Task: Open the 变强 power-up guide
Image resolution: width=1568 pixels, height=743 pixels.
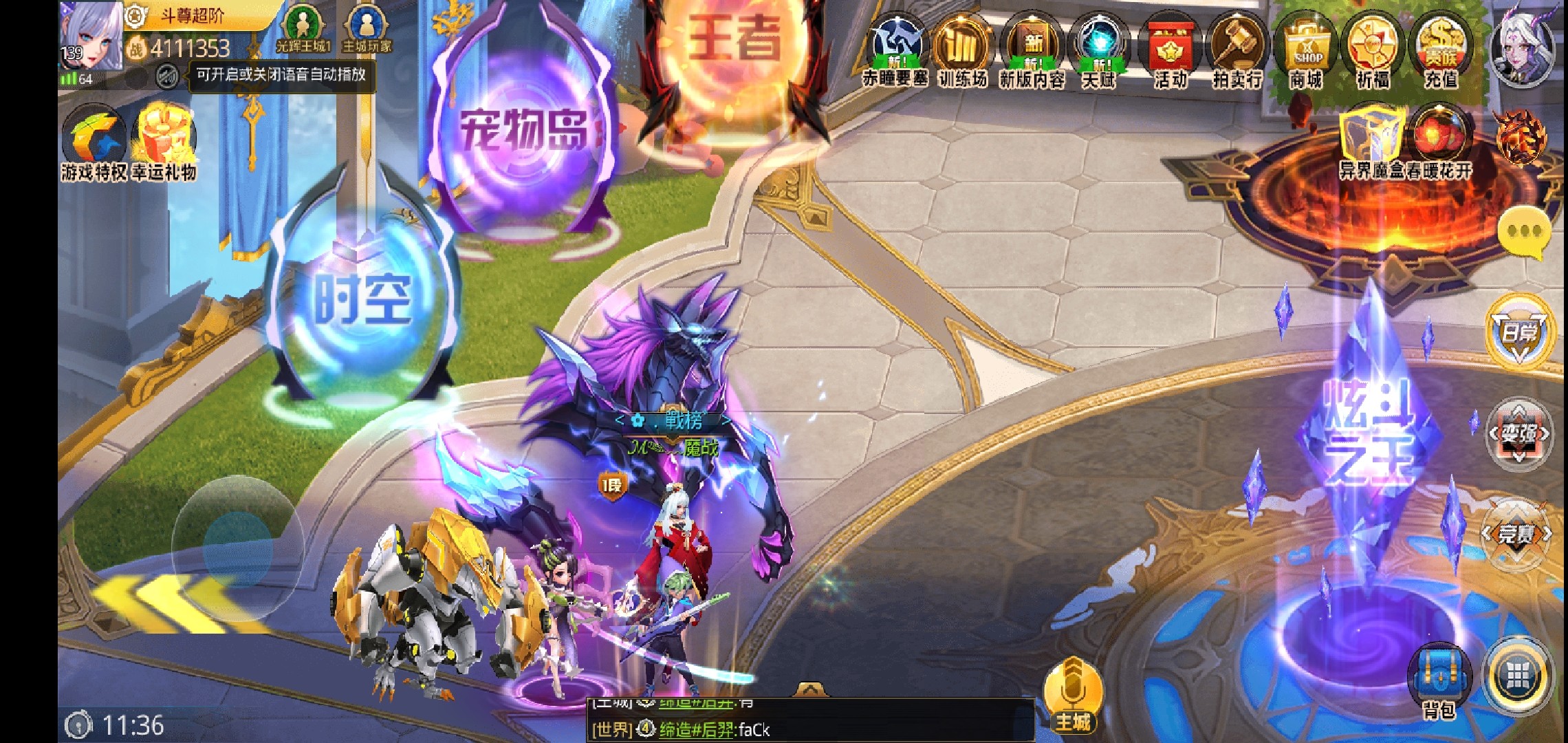Action: click(x=1518, y=435)
